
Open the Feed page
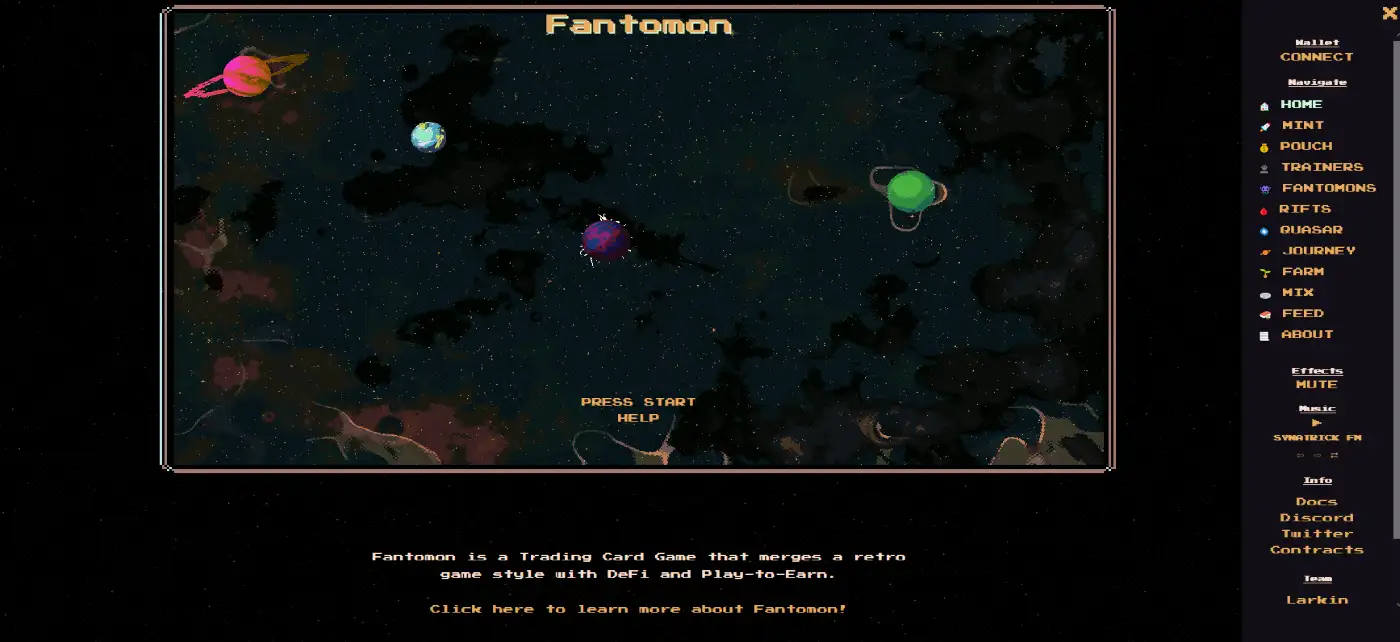click(x=1302, y=314)
